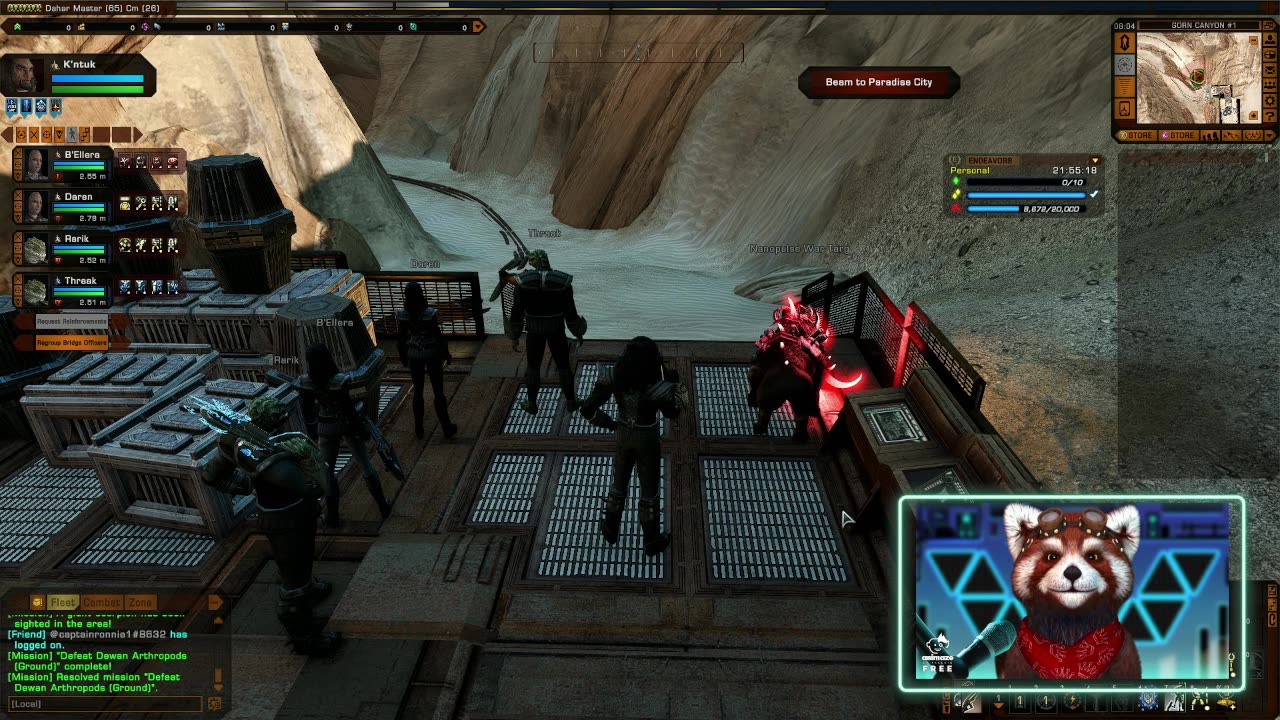Open the Gorn Canyon minimap
Viewport: 1280px width, 720px height.
point(1197,77)
